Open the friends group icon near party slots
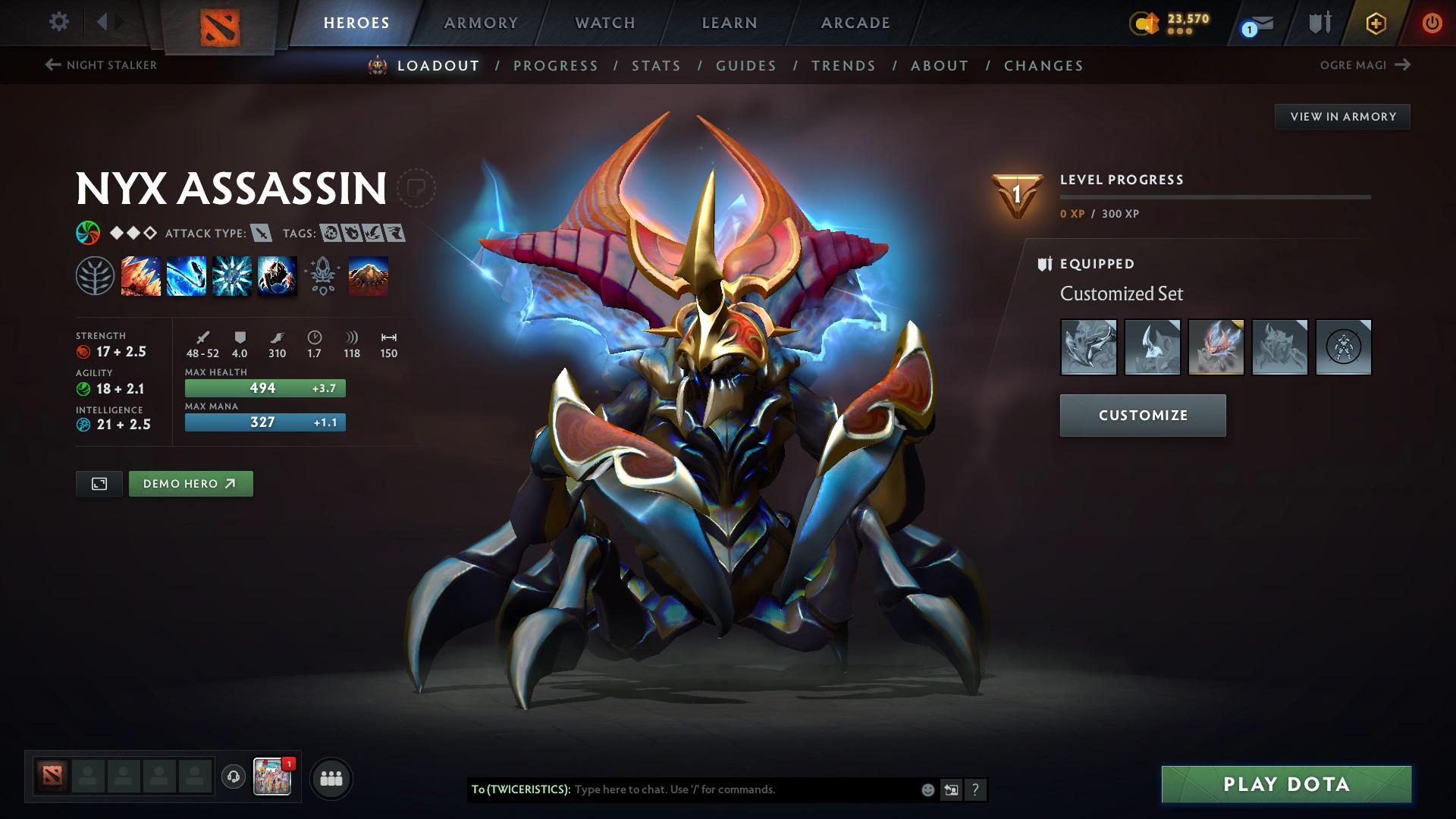This screenshot has width=1456, height=819. click(x=330, y=777)
